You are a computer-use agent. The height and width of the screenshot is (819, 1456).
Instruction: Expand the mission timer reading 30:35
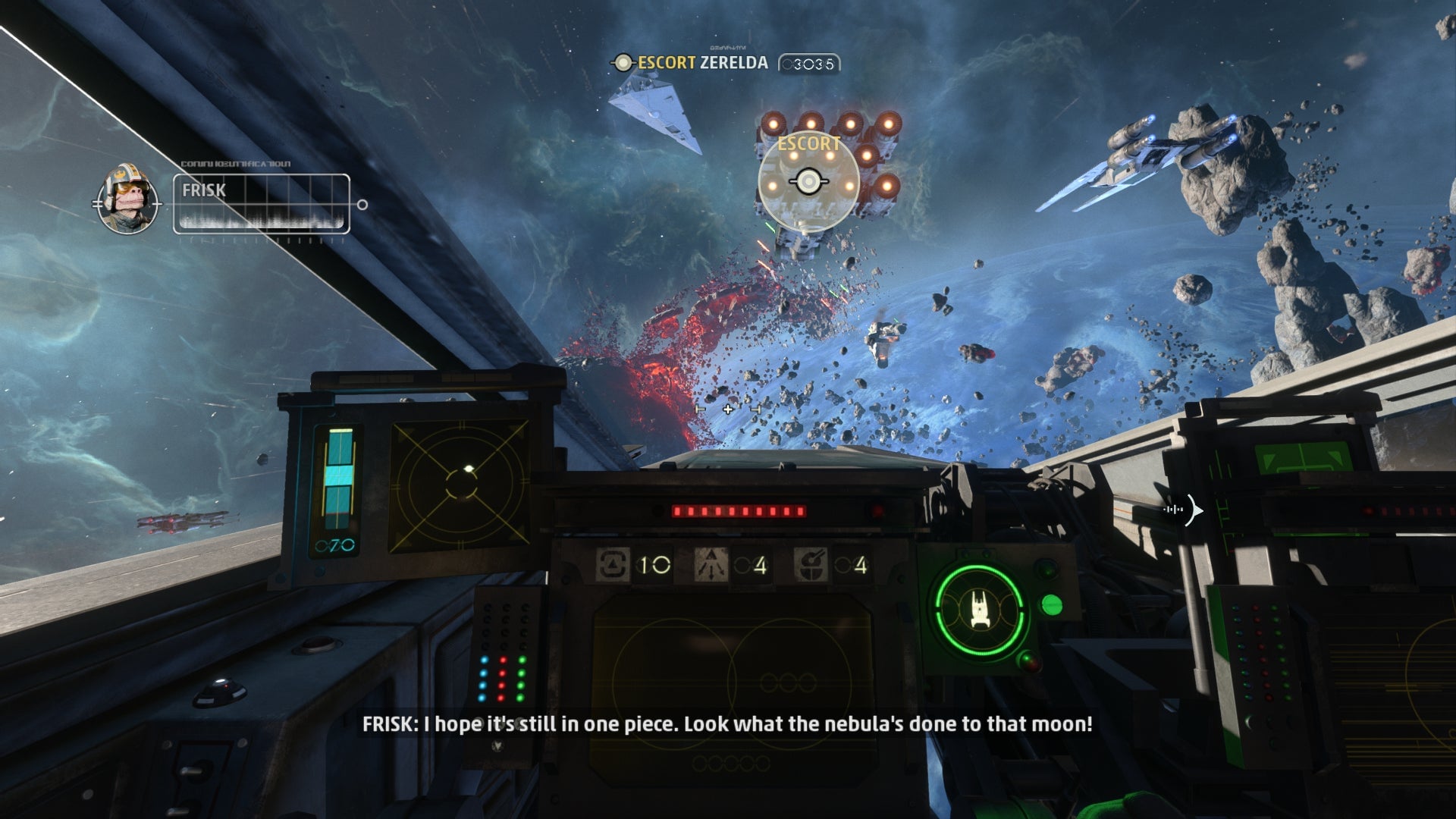click(809, 64)
